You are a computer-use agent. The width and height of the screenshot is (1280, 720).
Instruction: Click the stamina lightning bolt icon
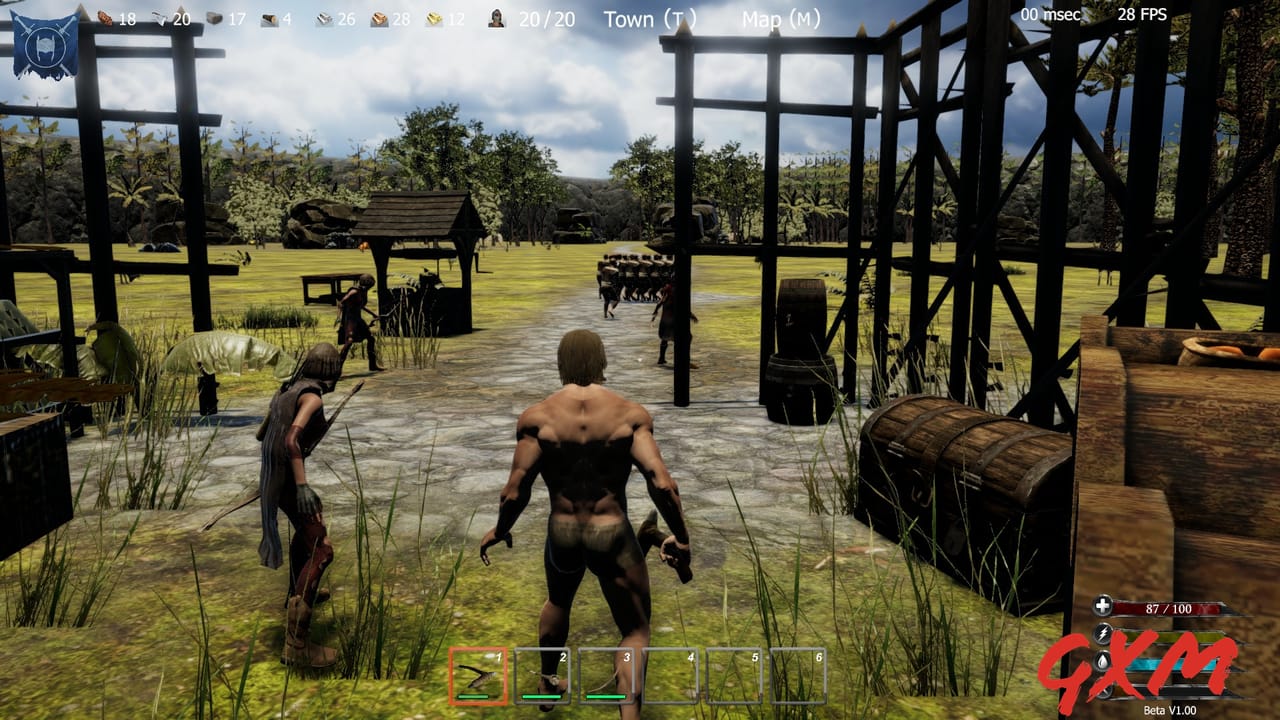(1103, 632)
